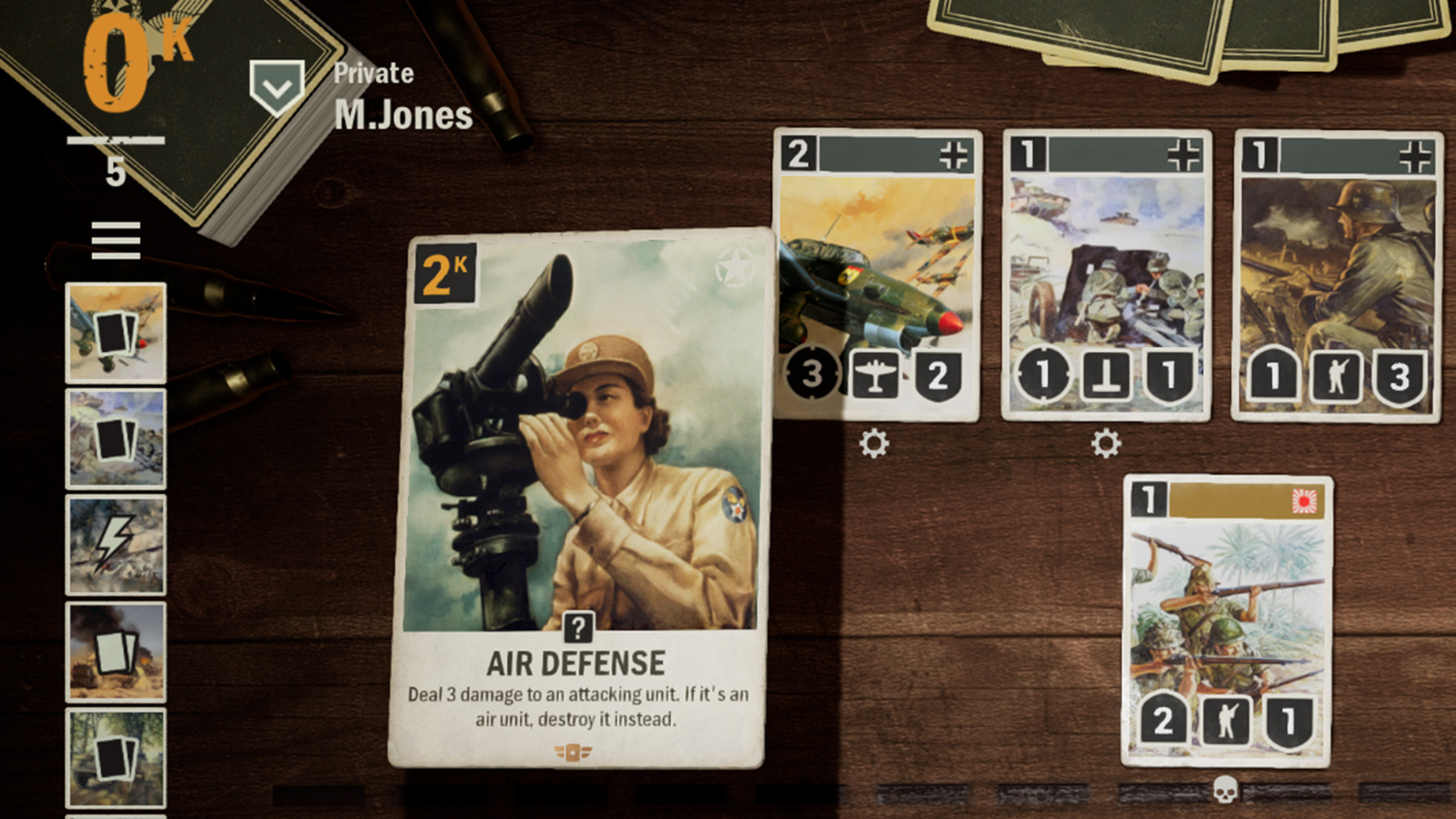Select the lightning strike event in the sidebar
The image size is (1456, 819).
pos(115,544)
